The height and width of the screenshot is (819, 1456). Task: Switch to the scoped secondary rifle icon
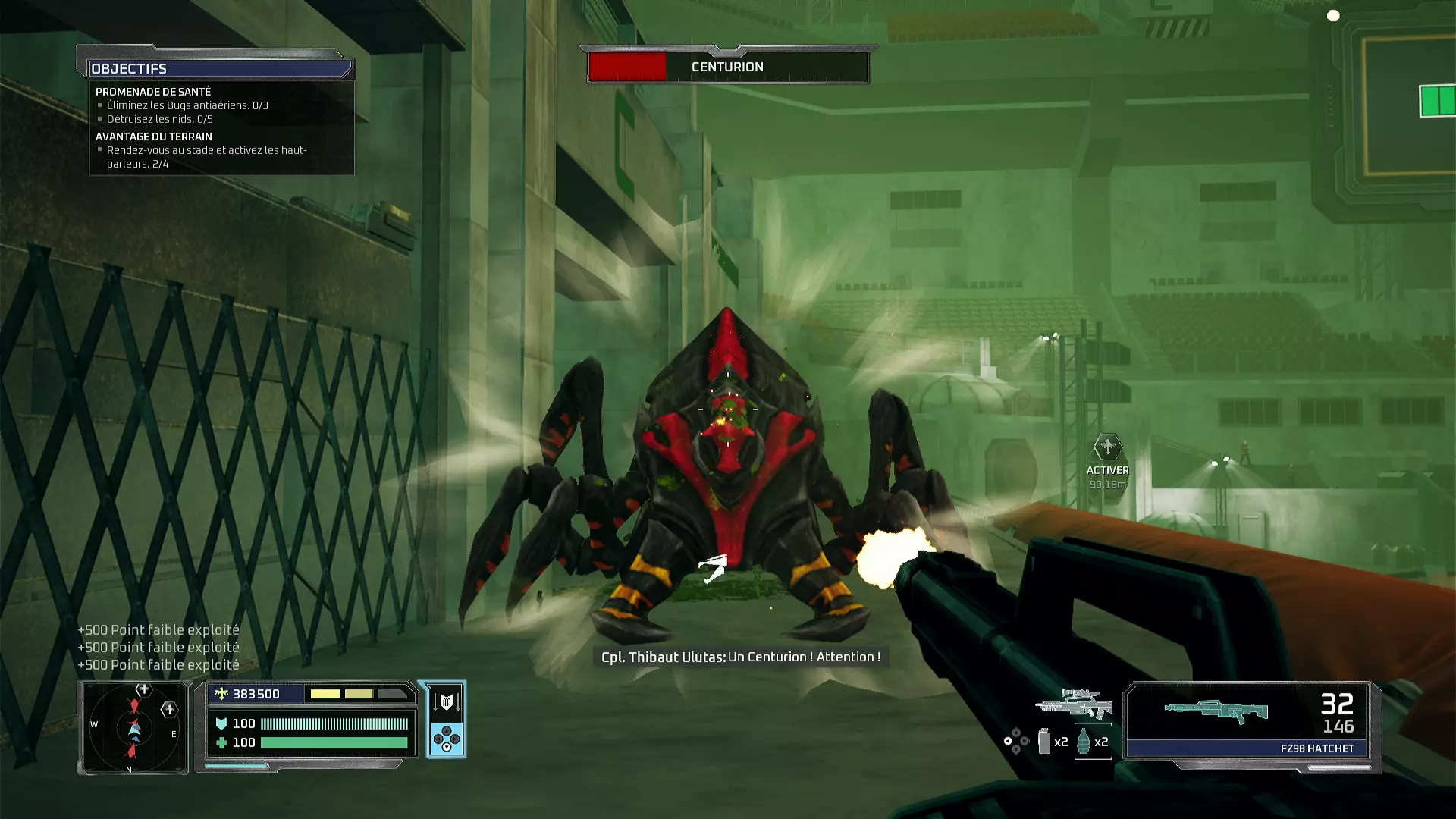(x=1074, y=704)
